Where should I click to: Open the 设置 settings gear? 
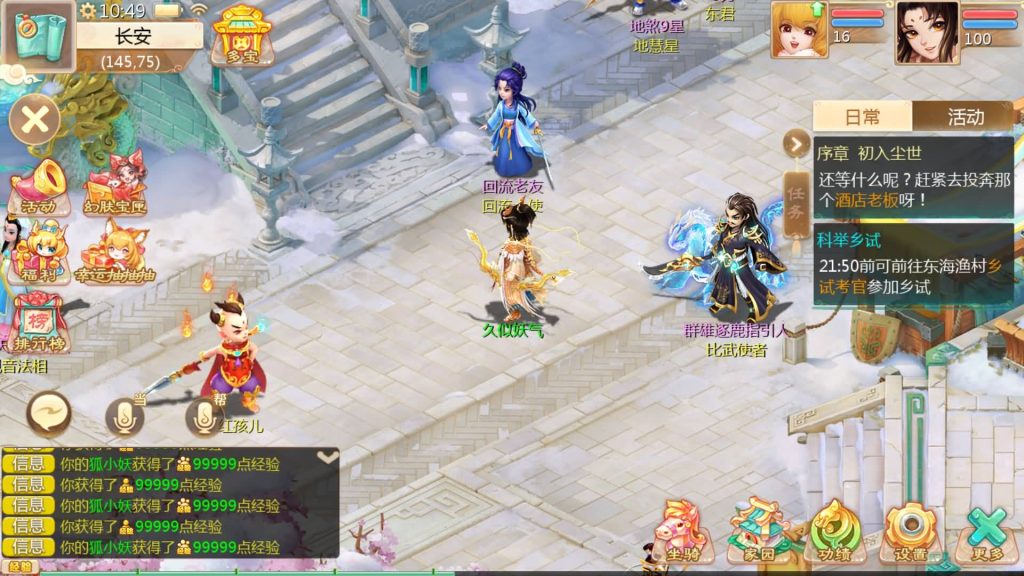pyautogui.click(x=910, y=532)
